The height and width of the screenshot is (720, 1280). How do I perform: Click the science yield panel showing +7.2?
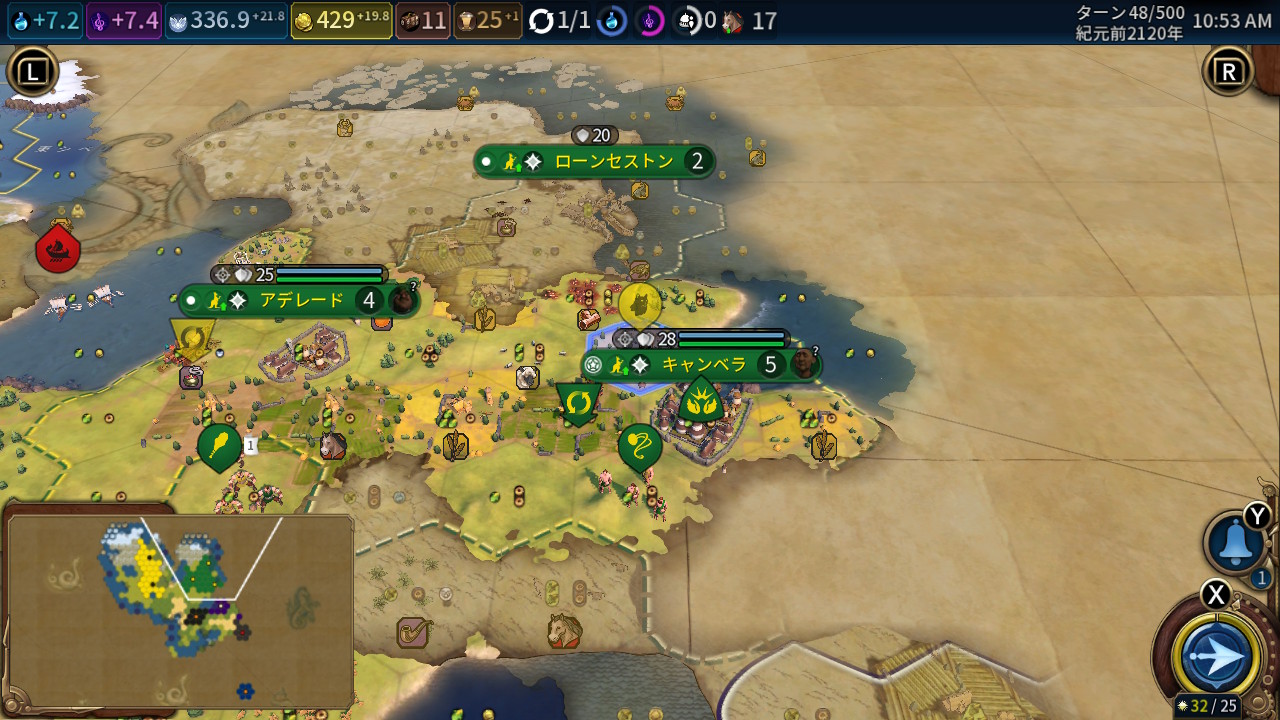pyautogui.click(x=45, y=21)
